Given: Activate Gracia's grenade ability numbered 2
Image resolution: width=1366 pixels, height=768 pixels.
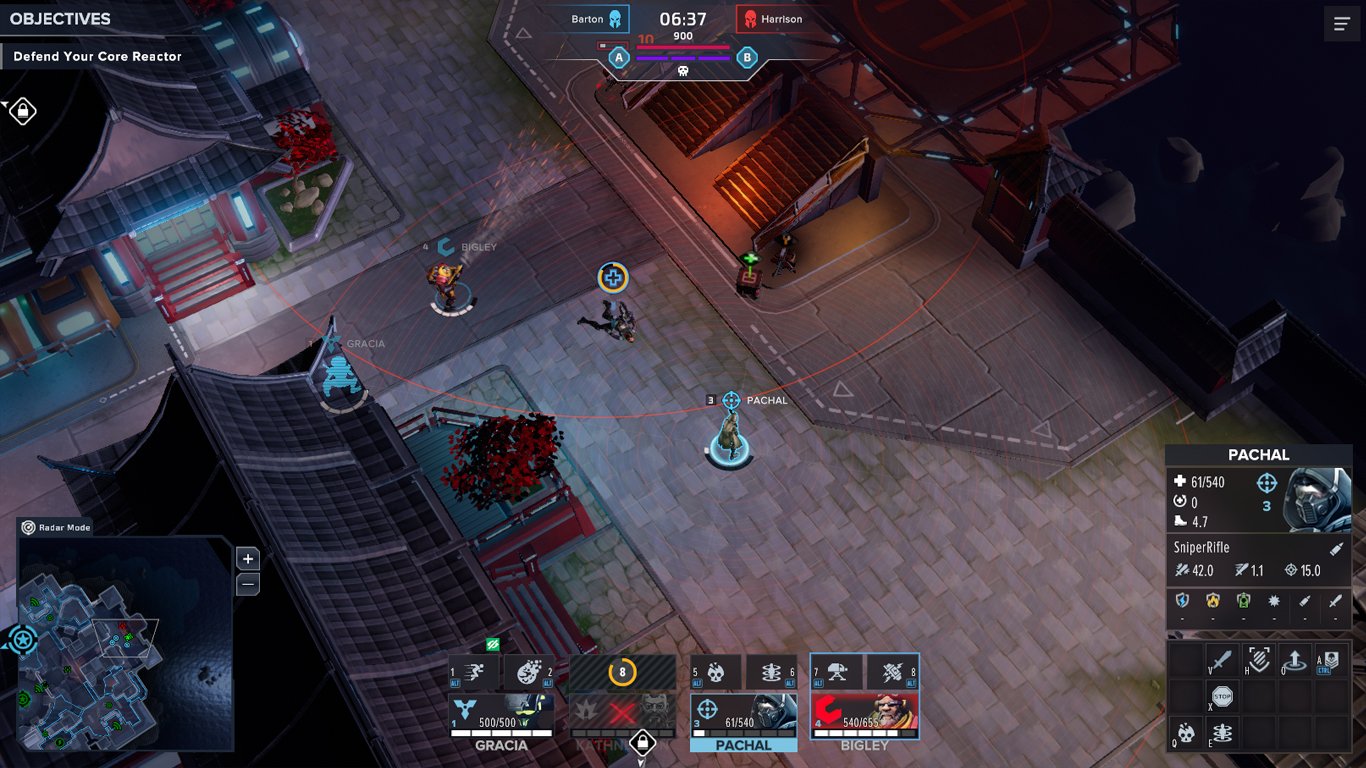Looking at the screenshot, I should click(528, 673).
